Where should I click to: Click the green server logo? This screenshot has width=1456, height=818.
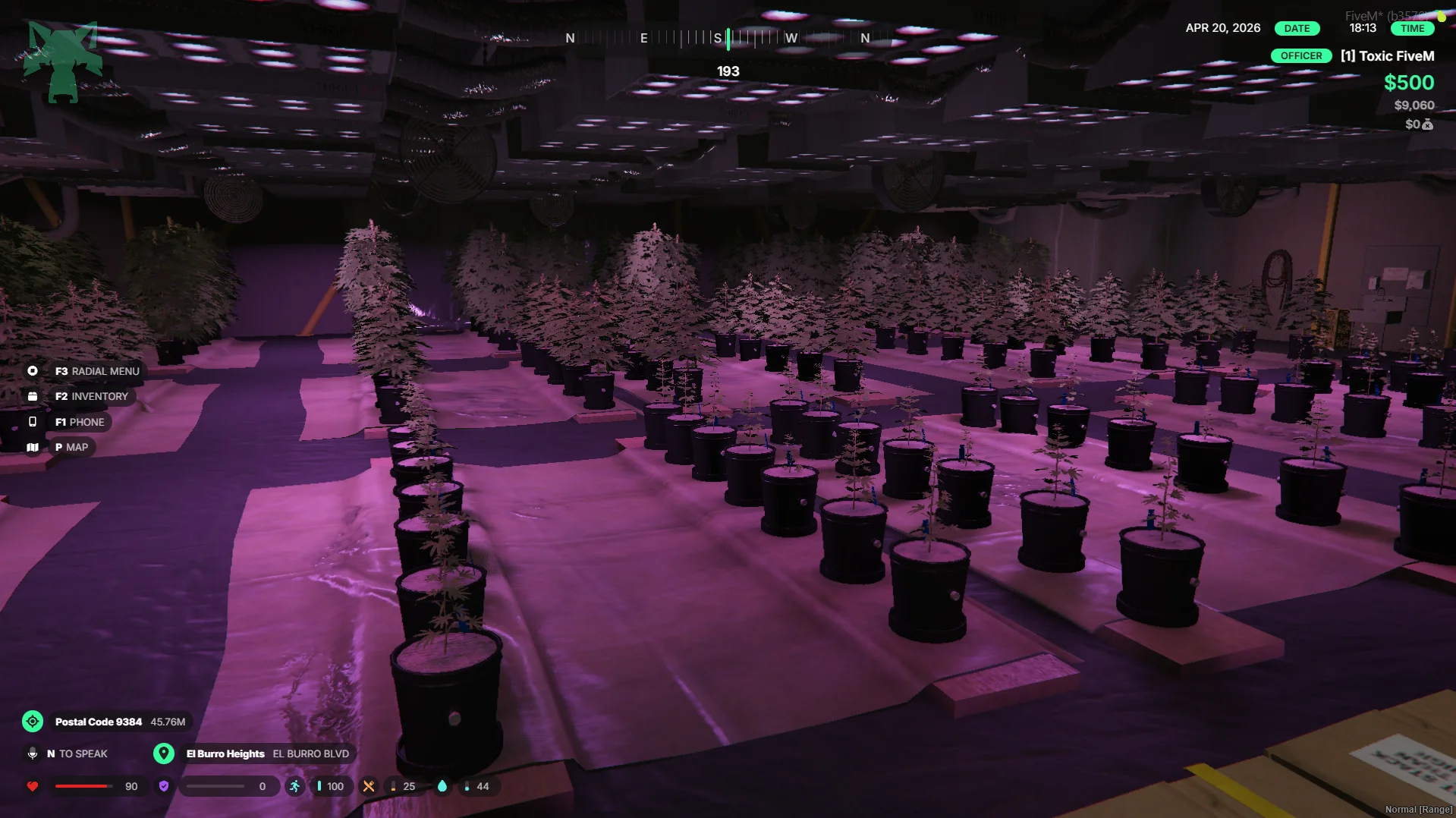pyautogui.click(x=63, y=62)
